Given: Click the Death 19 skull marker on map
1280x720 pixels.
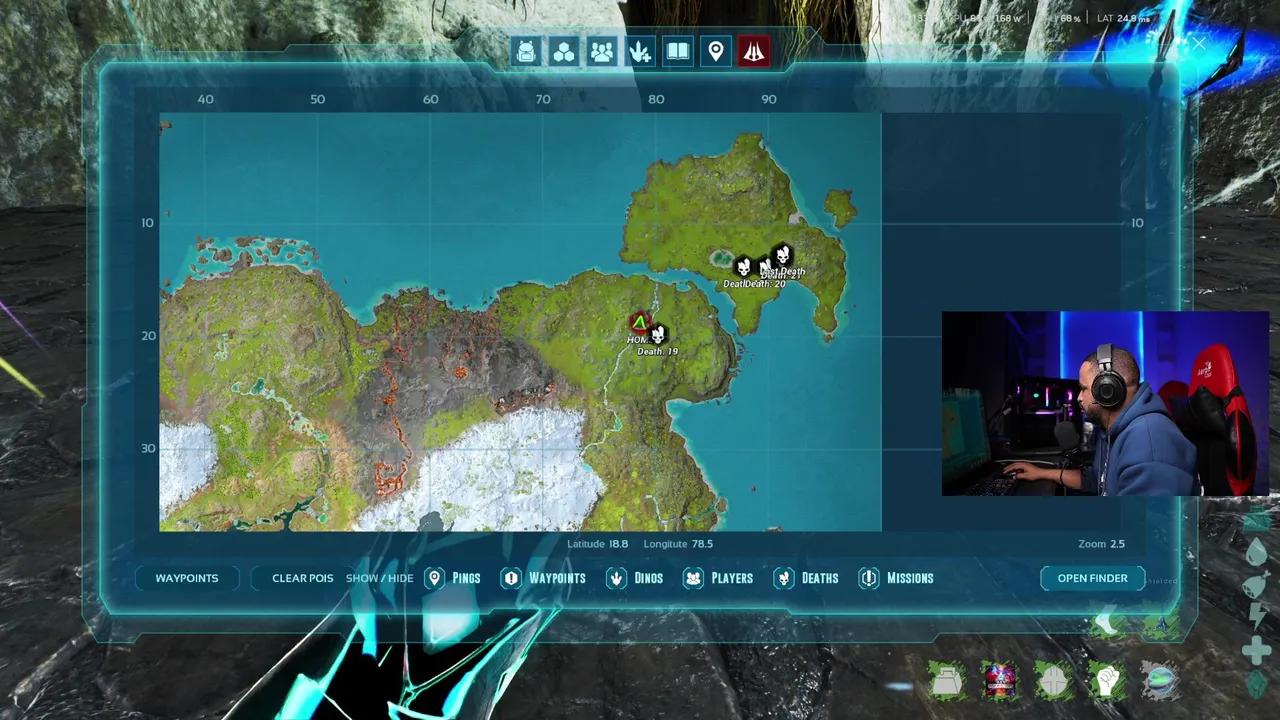Looking at the screenshot, I should pos(657,336).
